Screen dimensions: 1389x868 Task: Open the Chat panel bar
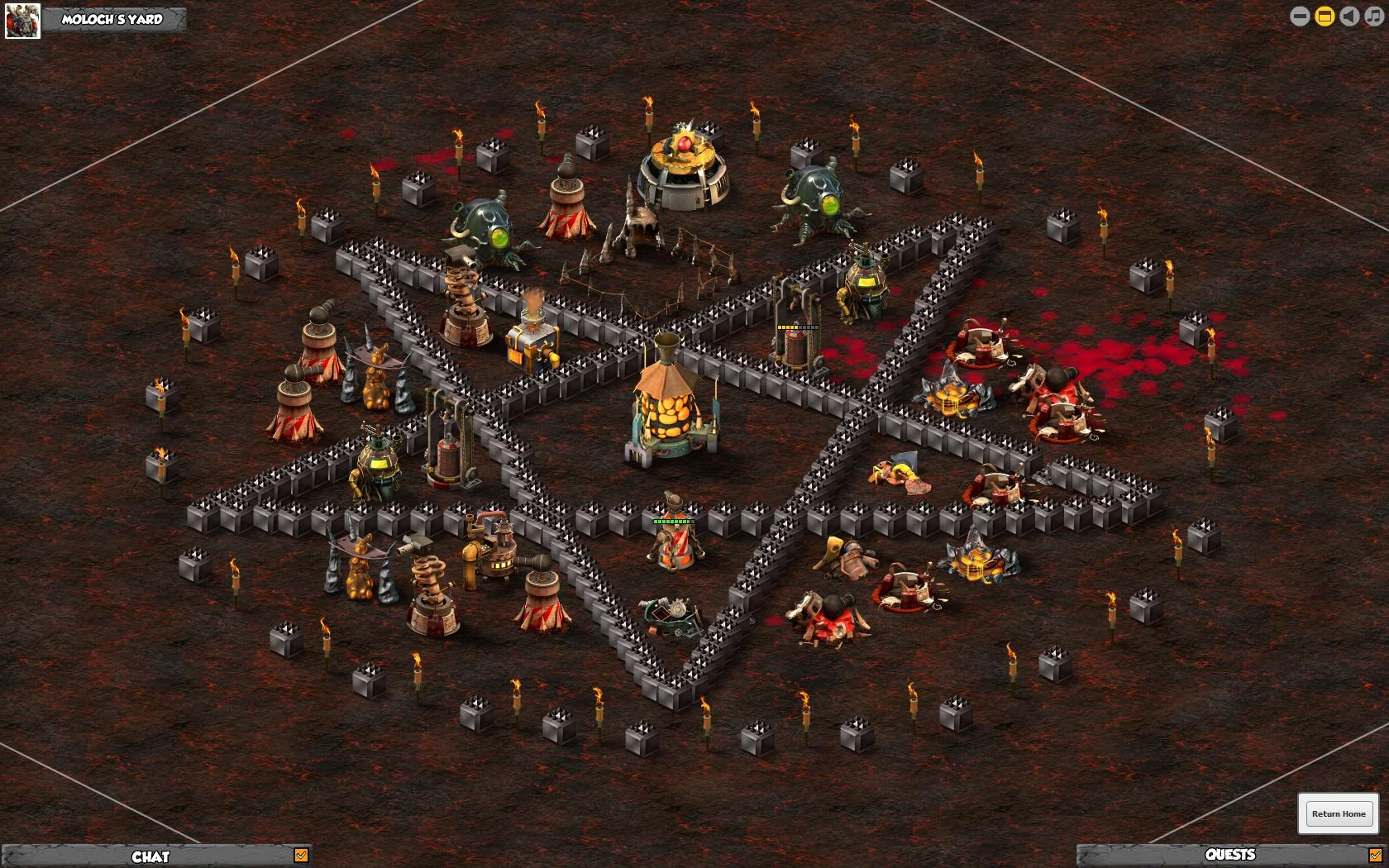(150, 856)
